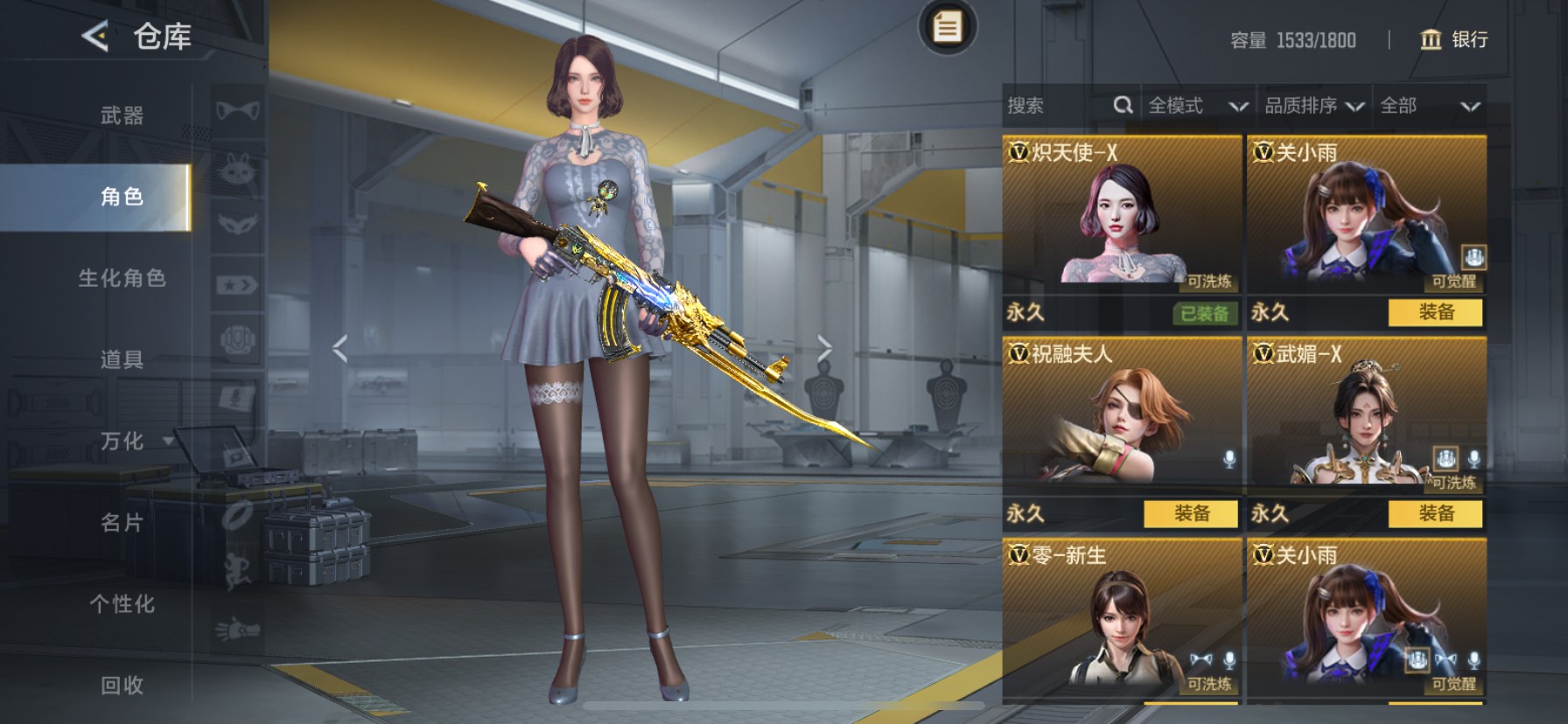
Task: Open the round list icon at top
Action: click(x=946, y=27)
